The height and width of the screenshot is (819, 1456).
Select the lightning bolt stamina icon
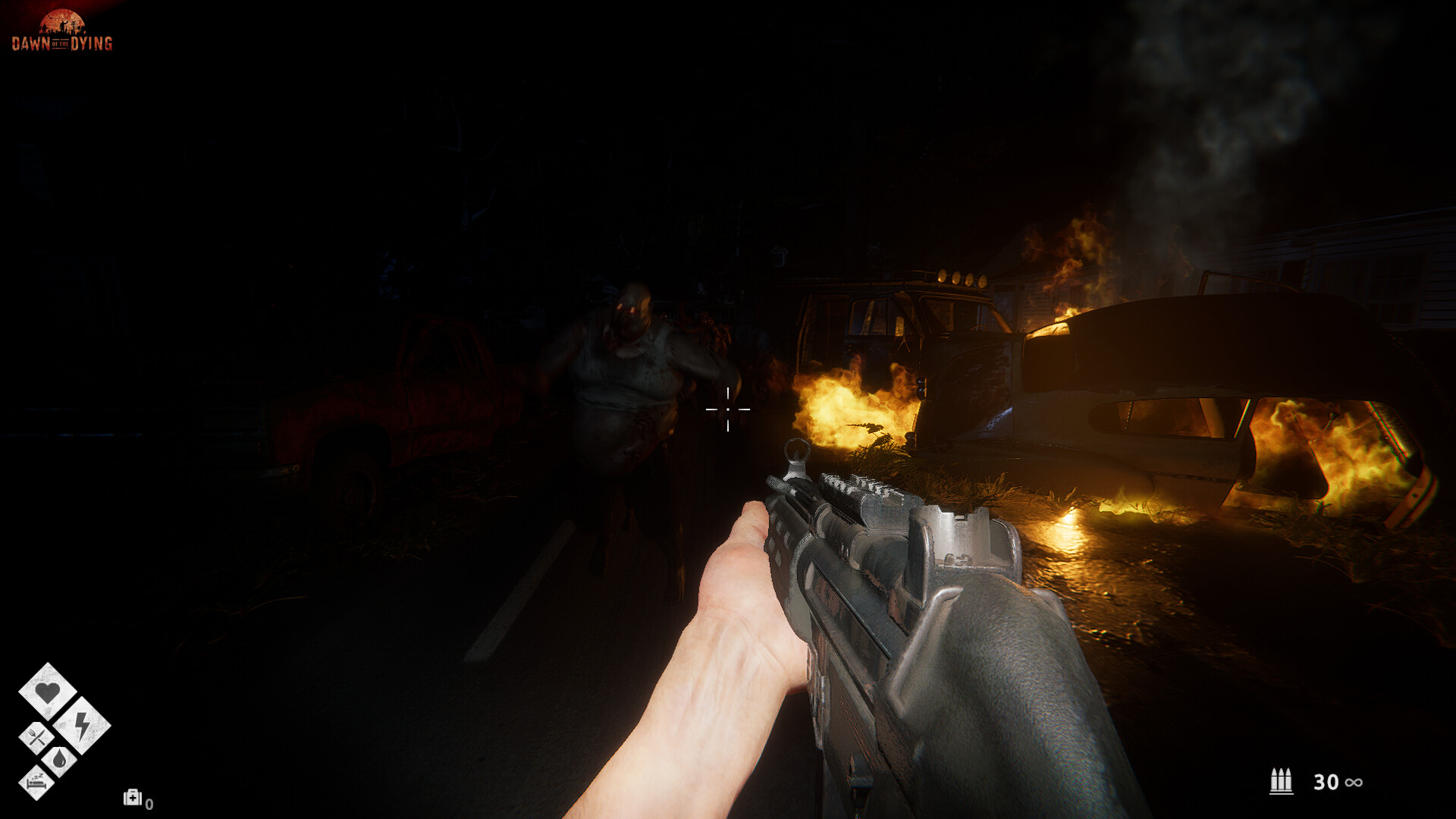[82, 725]
